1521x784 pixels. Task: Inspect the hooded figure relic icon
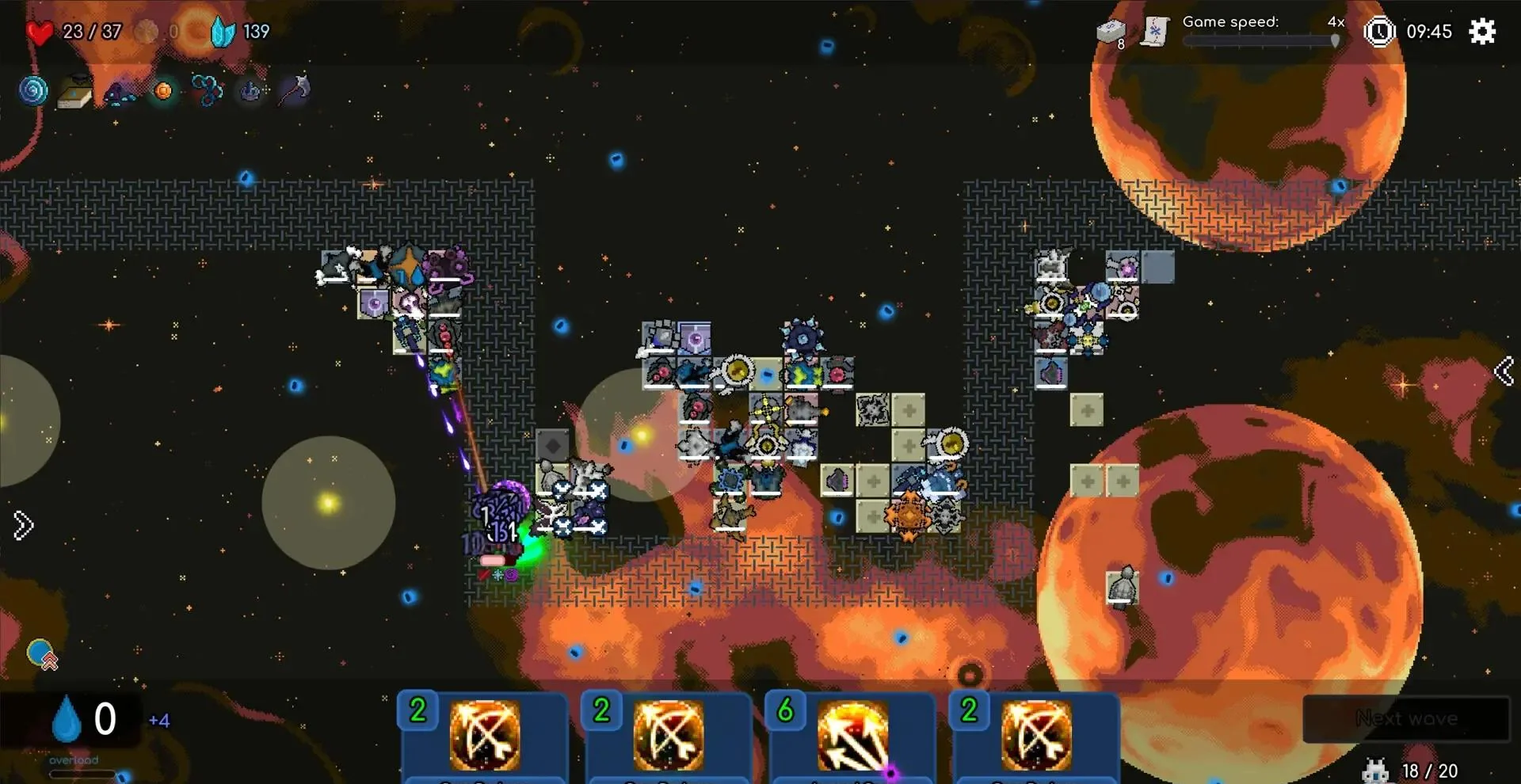[x=120, y=93]
